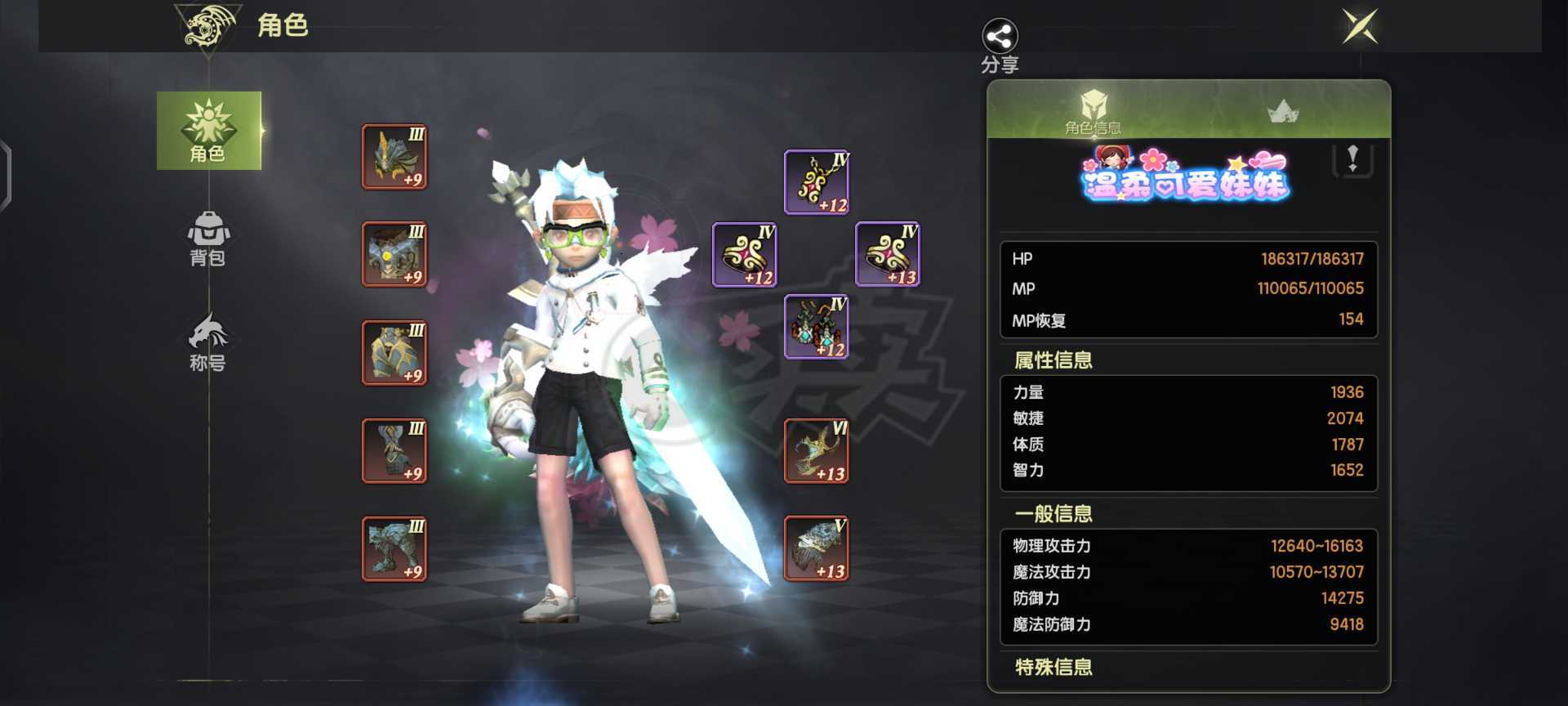
Task: Select the +9 helmet equipment slot
Action: [394, 157]
